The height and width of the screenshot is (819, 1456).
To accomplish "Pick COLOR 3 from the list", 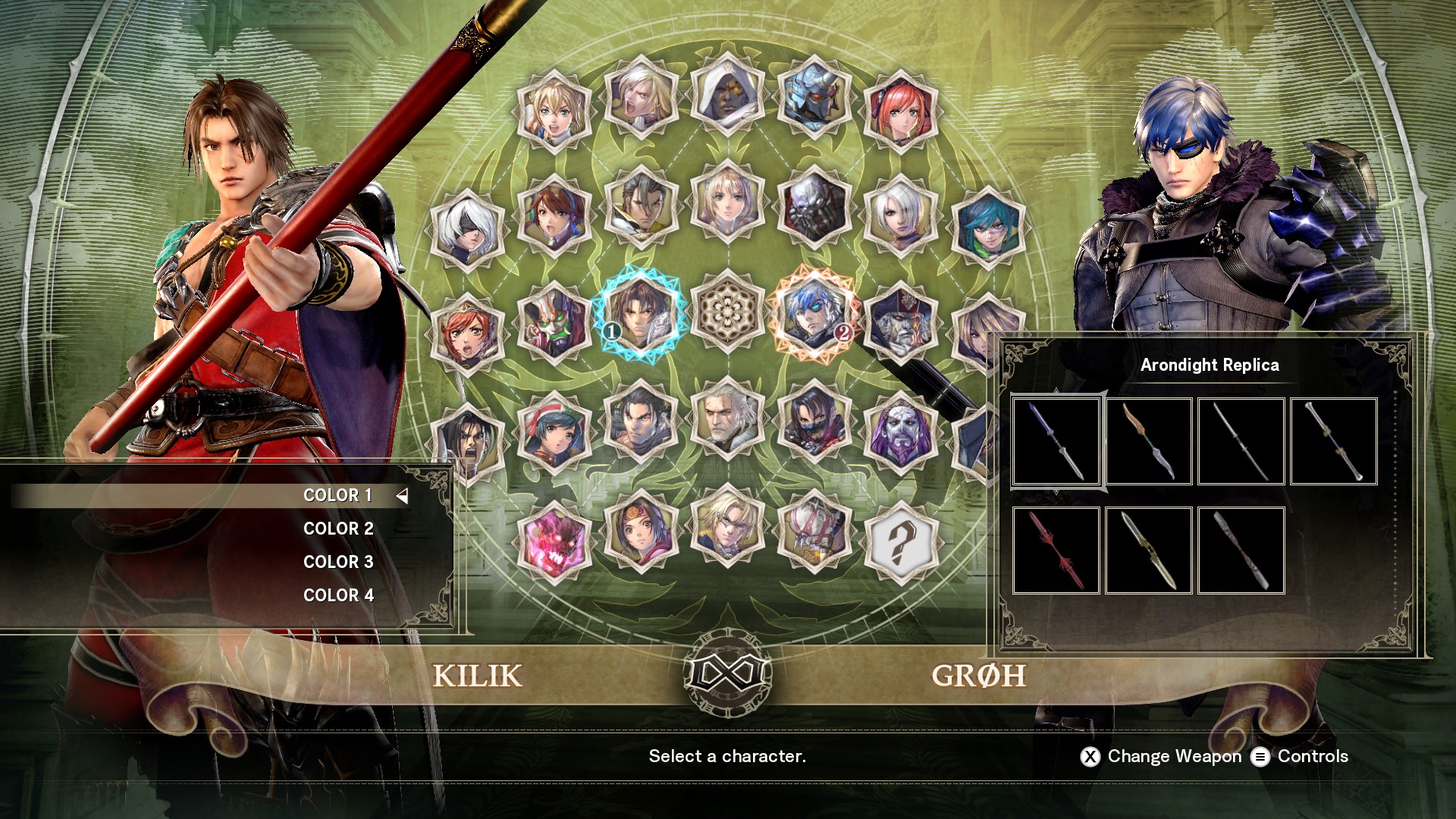I will pyautogui.click(x=337, y=562).
